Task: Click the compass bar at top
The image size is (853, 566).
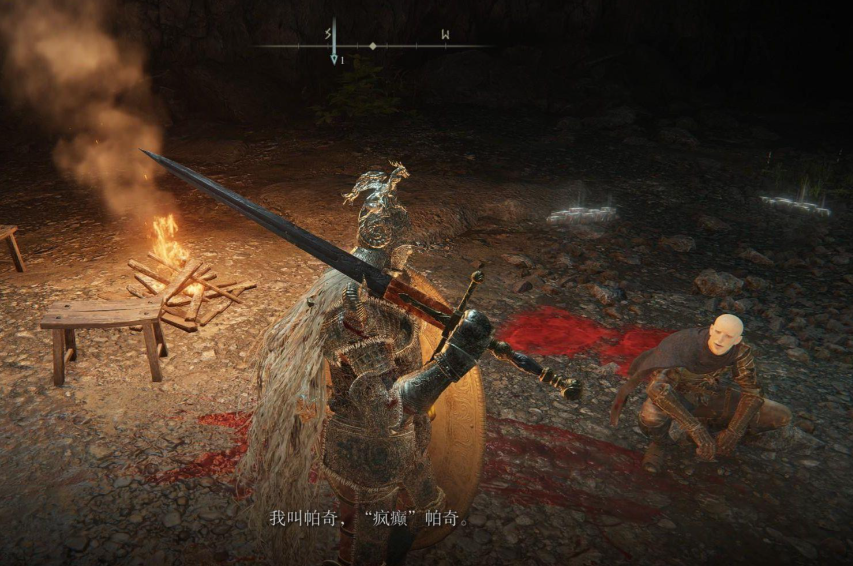Action: coord(373,45)
